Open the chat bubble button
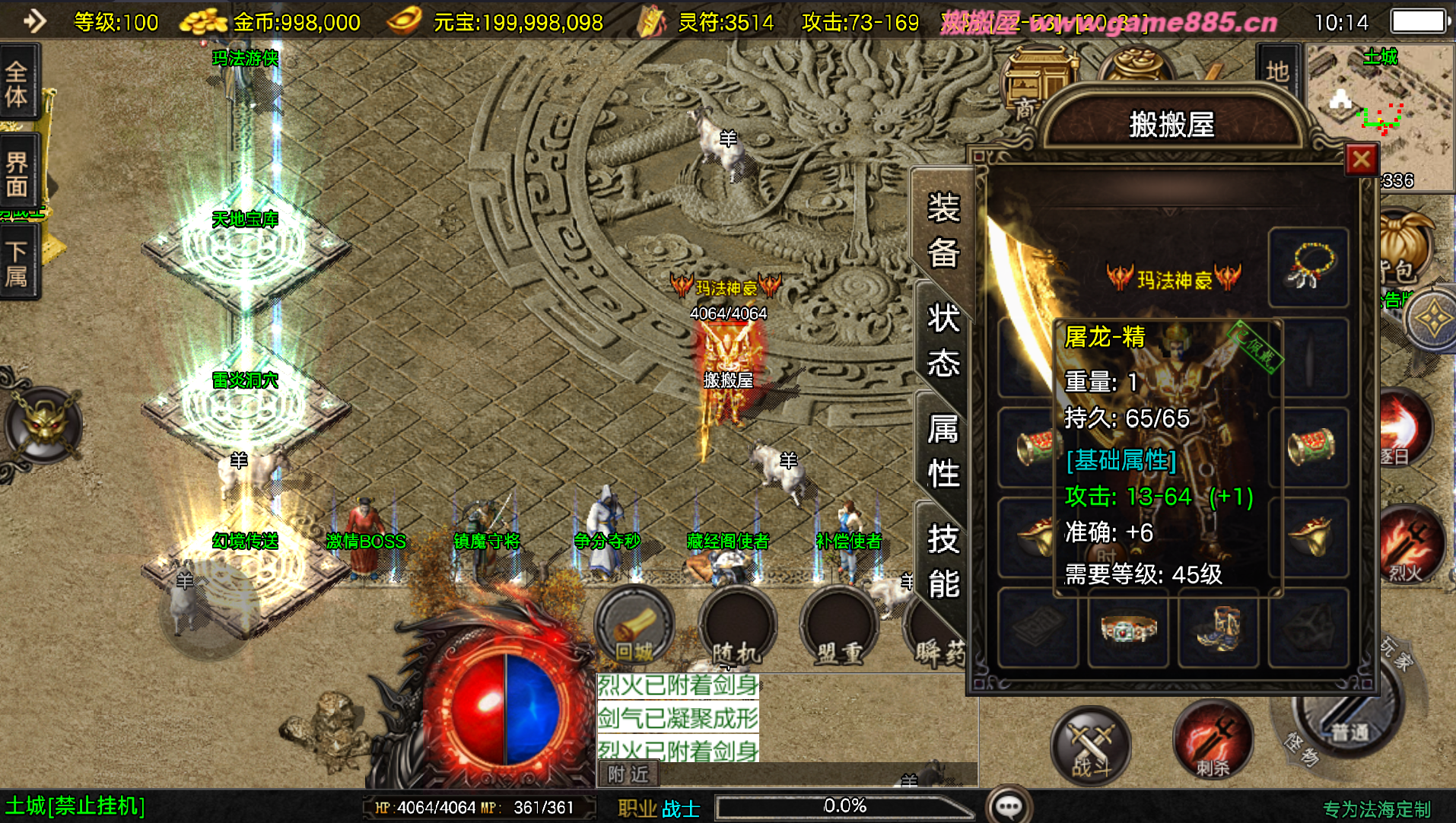 (x=1009, y=806)
